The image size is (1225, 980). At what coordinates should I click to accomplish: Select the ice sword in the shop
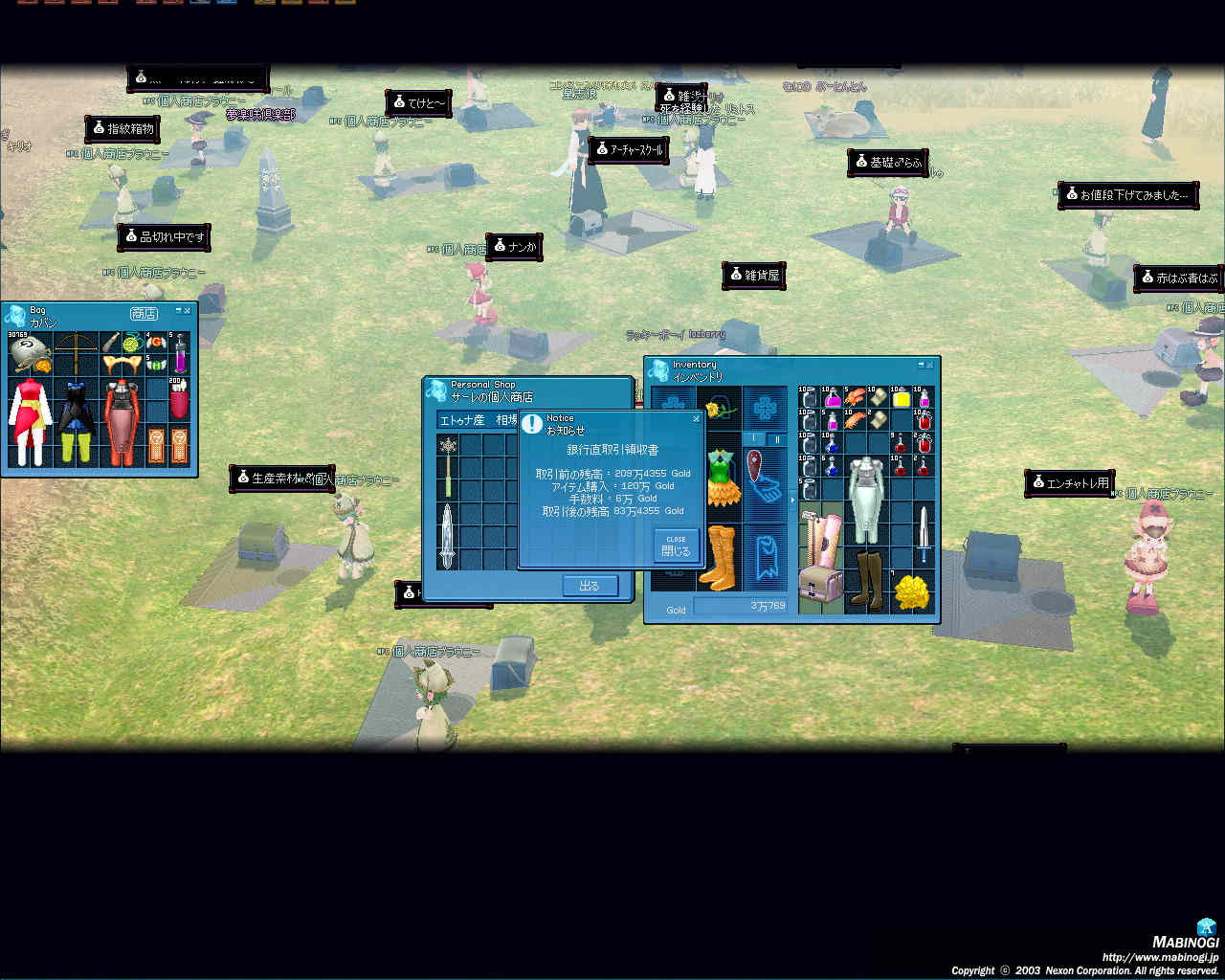click(x=447, y=536)
